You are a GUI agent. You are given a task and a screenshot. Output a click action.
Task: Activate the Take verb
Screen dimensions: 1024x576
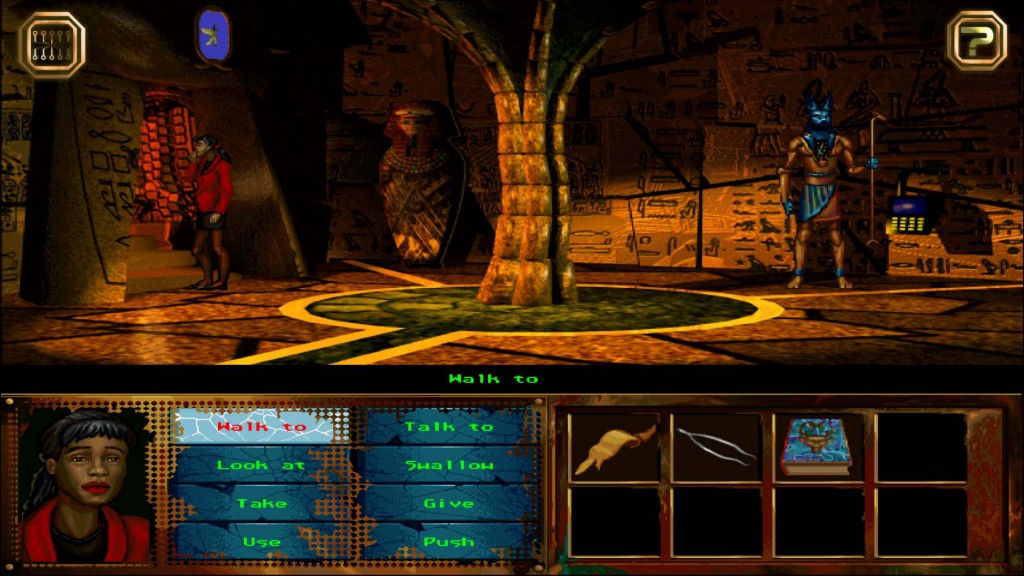[253, 503]
